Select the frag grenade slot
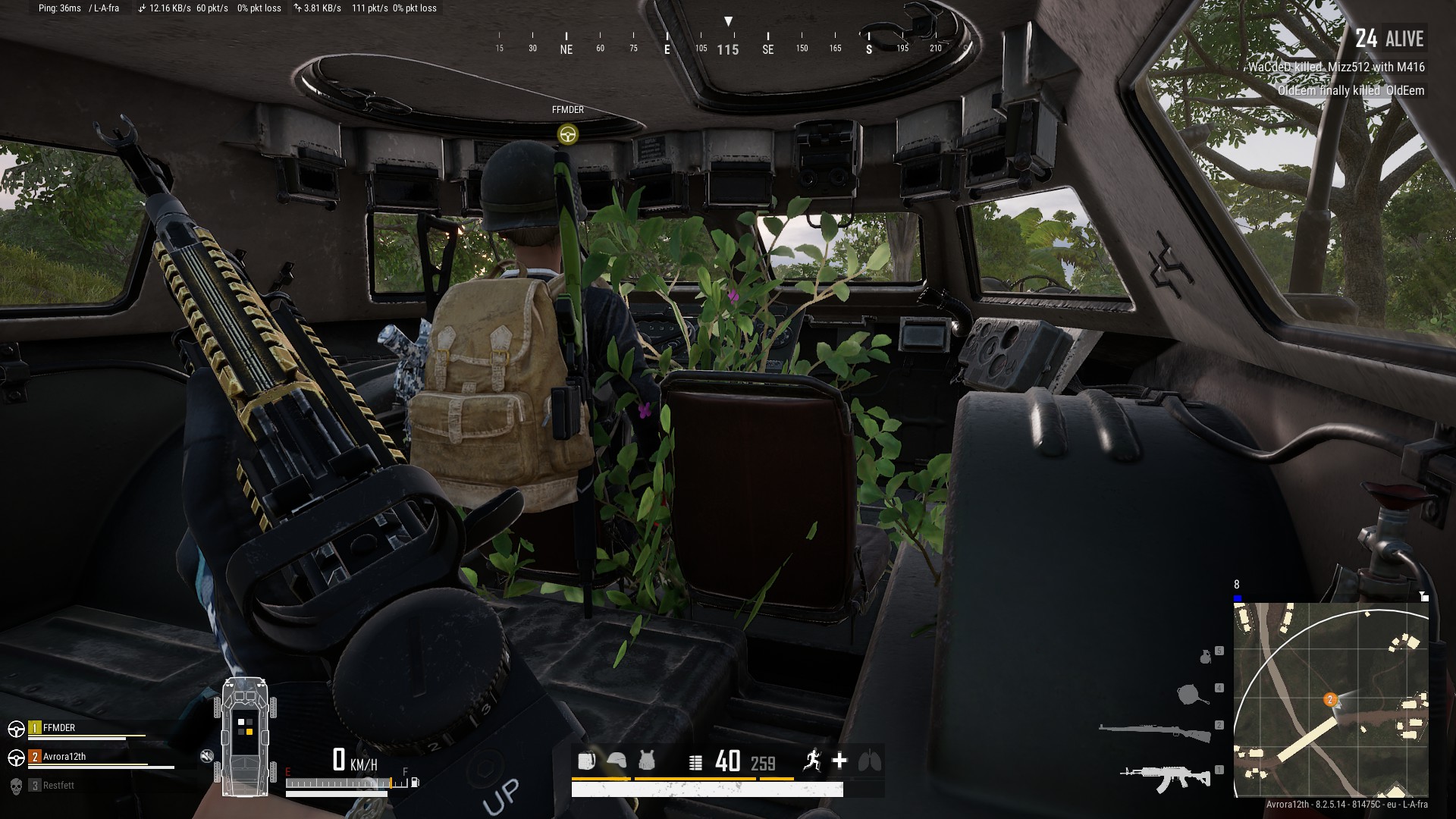The image size is (1456, 819). coord(1206,656)
